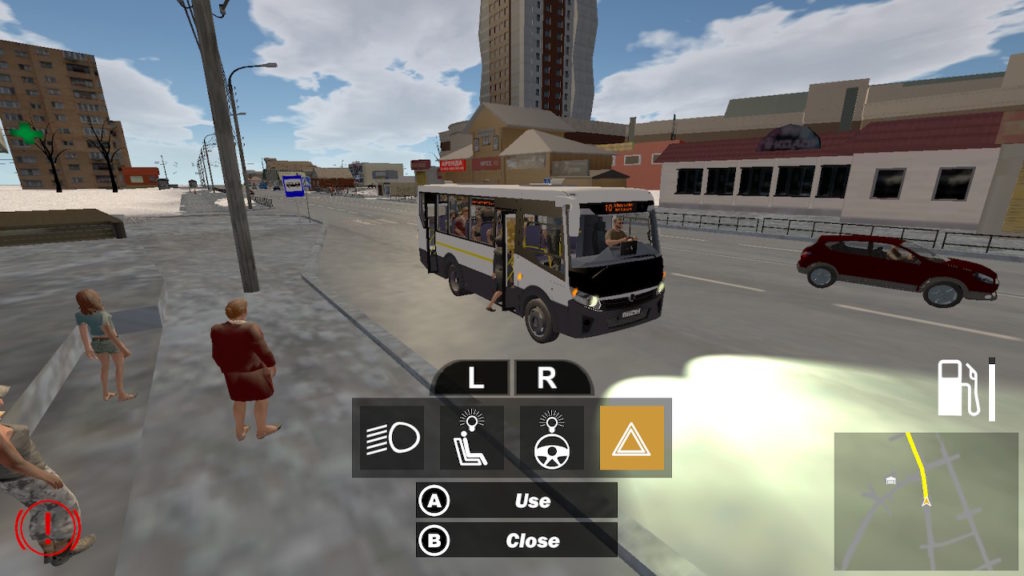Activate the hazard warning triangle
Screen dimensions: 1024x576
point(631,438)
